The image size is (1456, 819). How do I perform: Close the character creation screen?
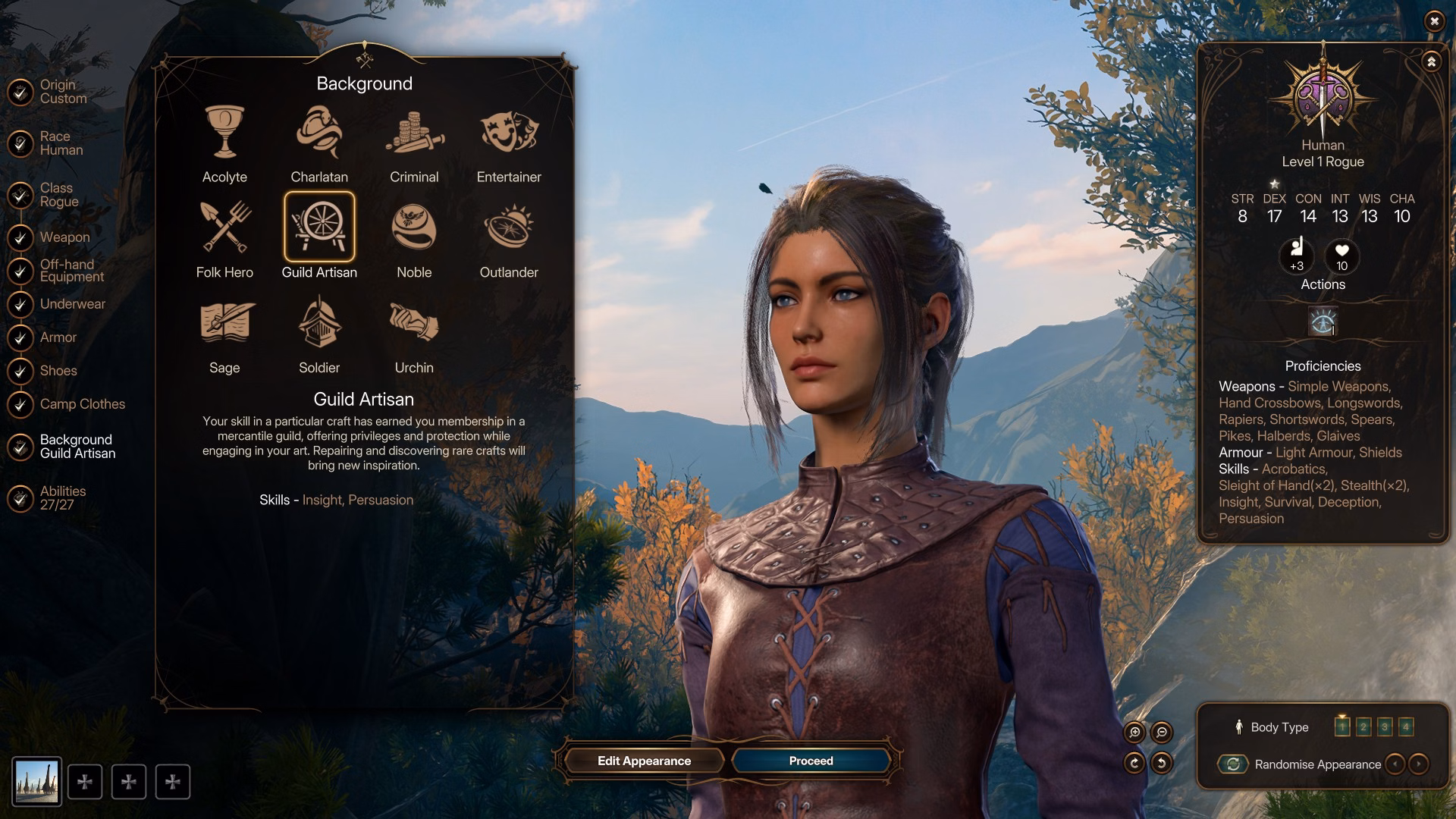coord(1433,21)
